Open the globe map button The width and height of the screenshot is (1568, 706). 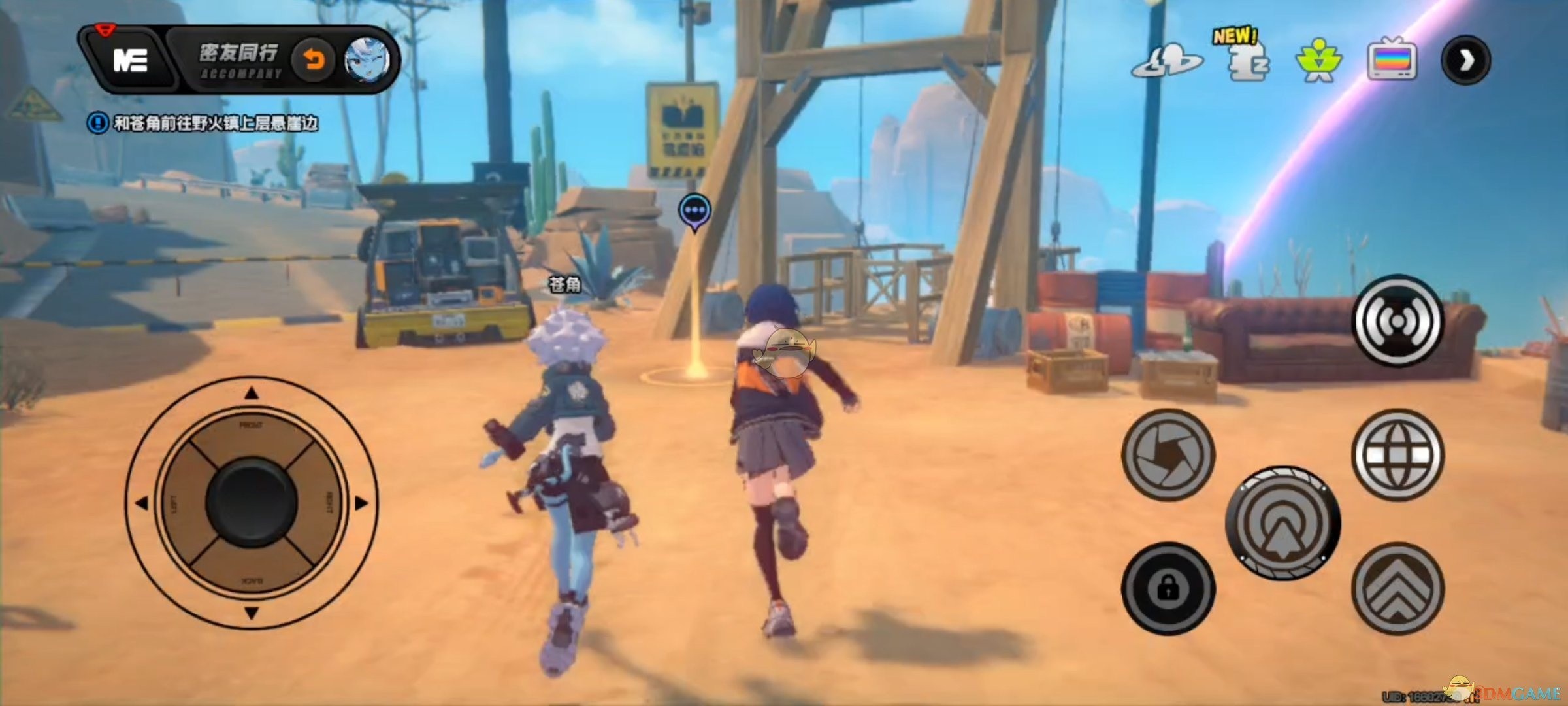pos(1397,455)
